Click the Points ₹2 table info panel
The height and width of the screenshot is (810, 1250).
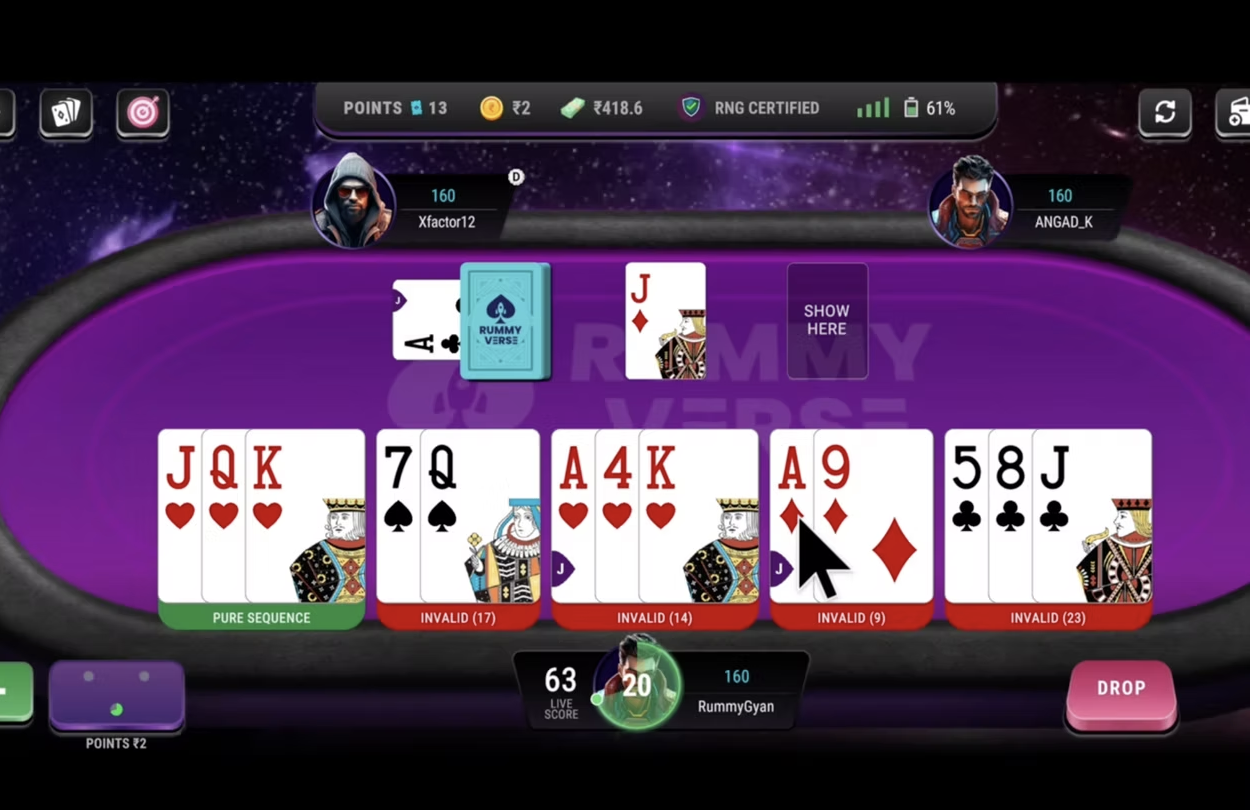[116, 695]
